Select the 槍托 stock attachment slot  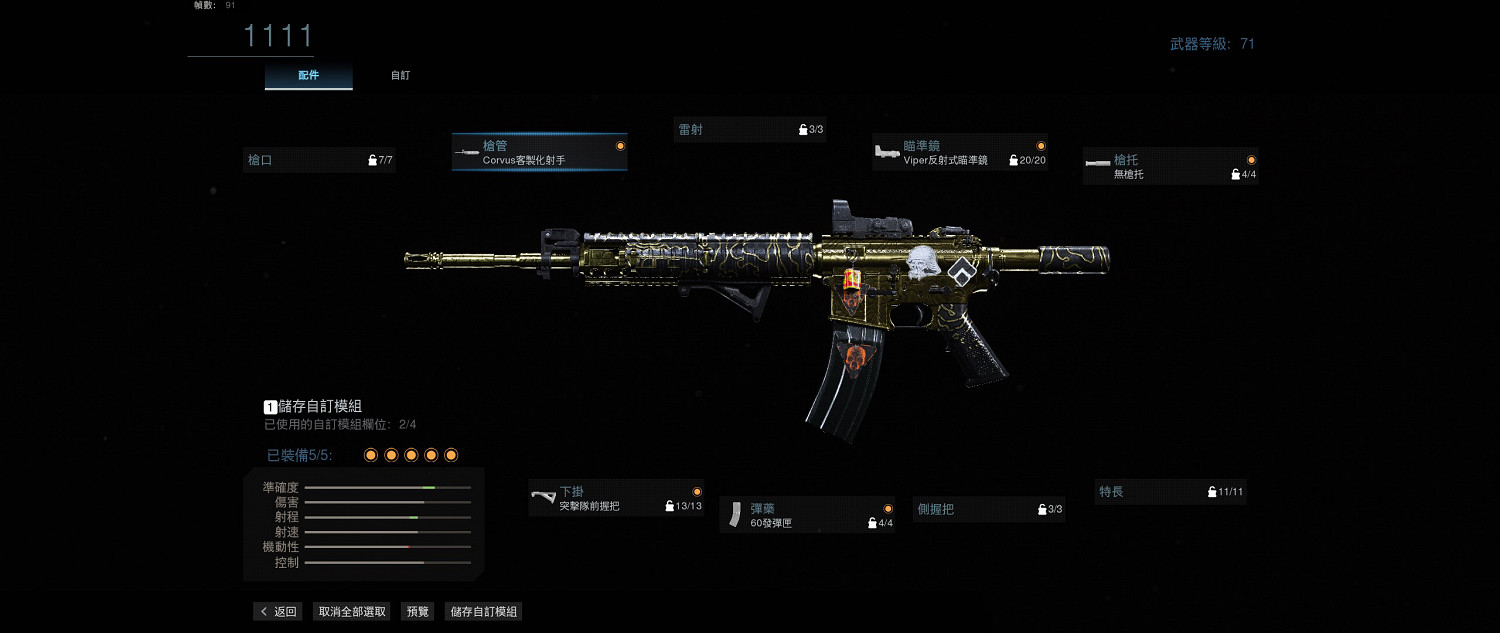click(x=1170, y=166)
